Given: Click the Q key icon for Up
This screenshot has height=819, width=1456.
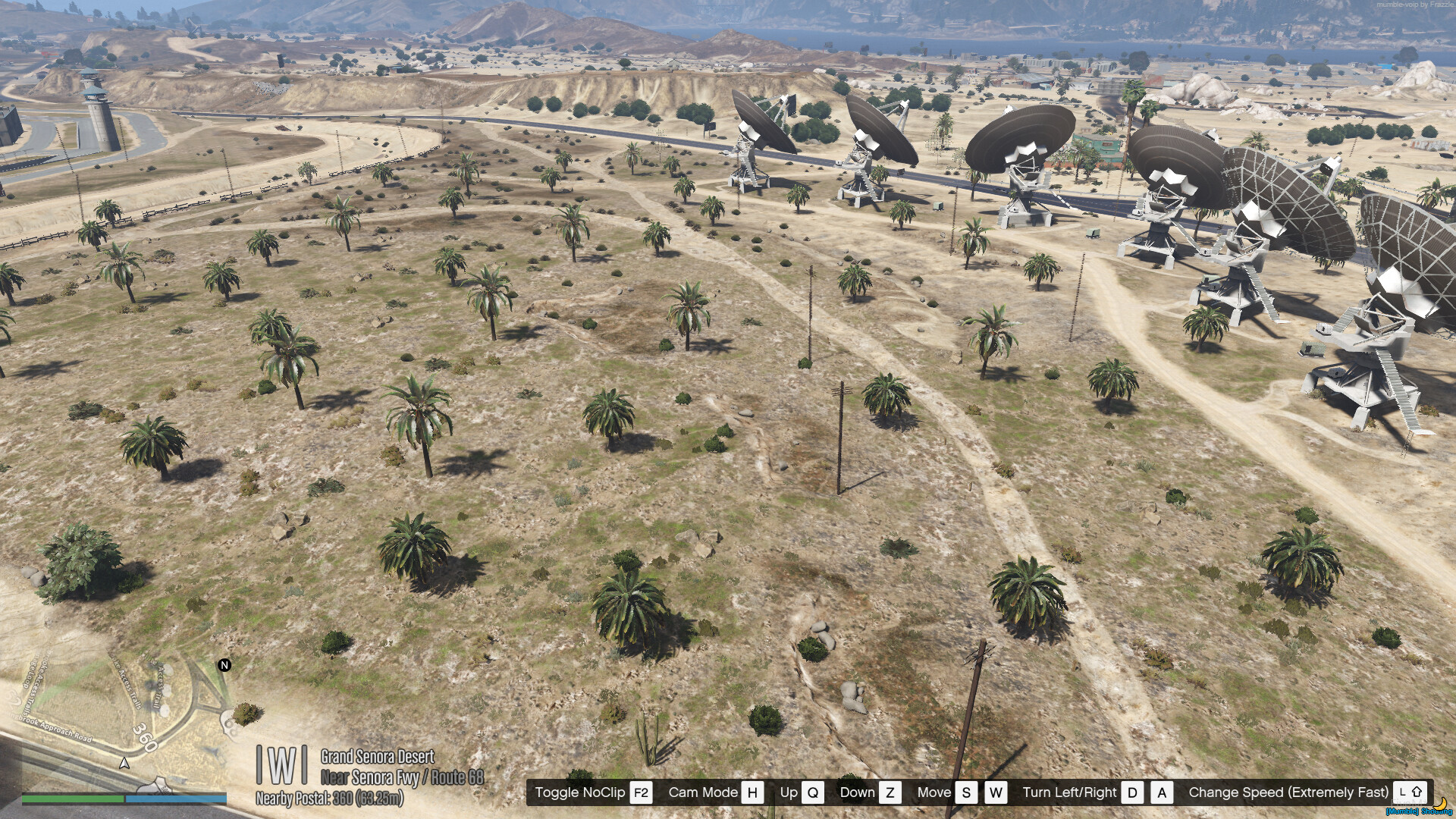Looking at the screenshot, I should click(x=814, y=792).
